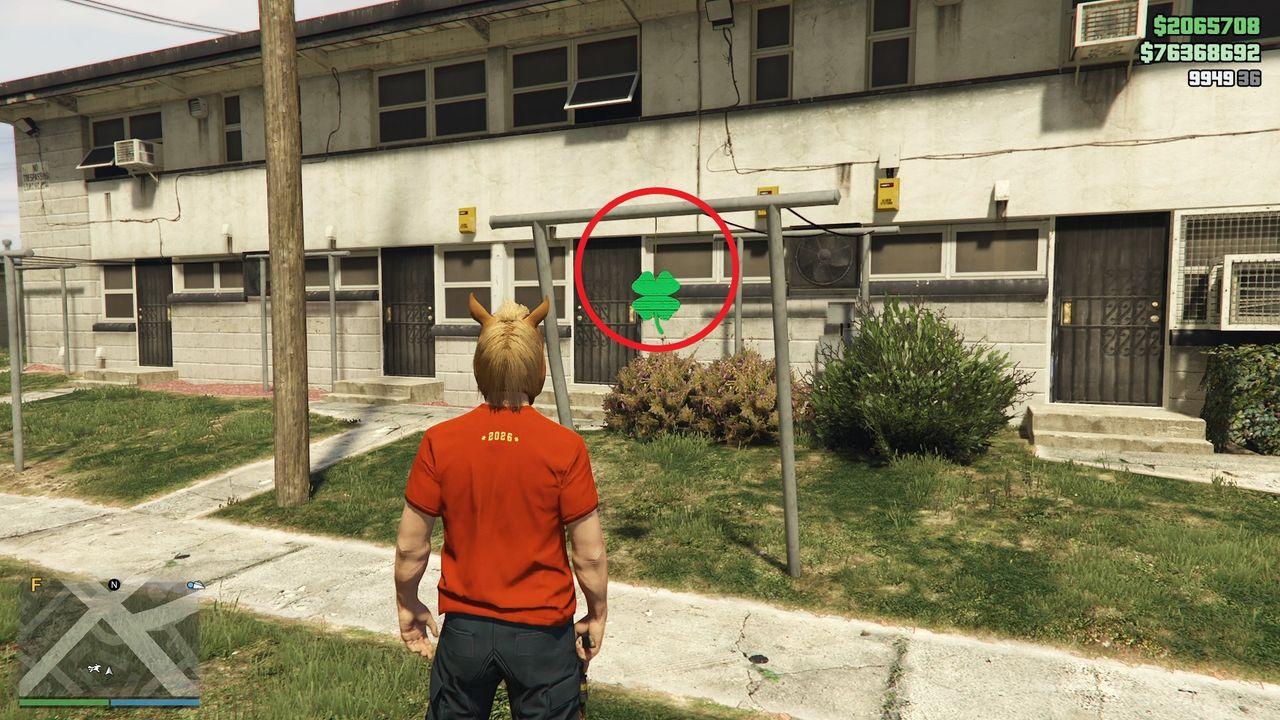Select the yellow F waypoint marker on the minimap
Viewport: 1280px width, 720px height.
point(36,584)
